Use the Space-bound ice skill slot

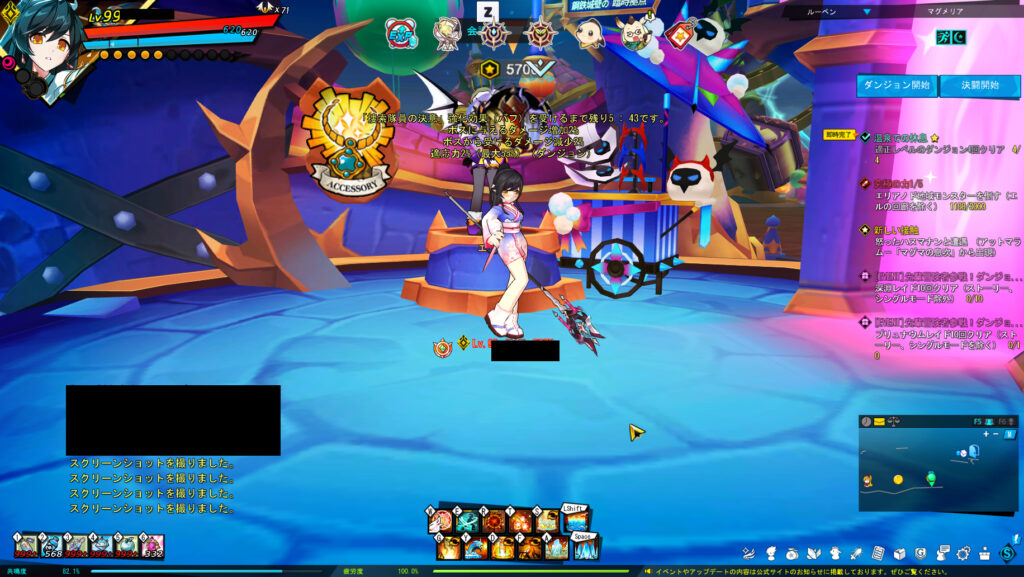tap(585, 548)
